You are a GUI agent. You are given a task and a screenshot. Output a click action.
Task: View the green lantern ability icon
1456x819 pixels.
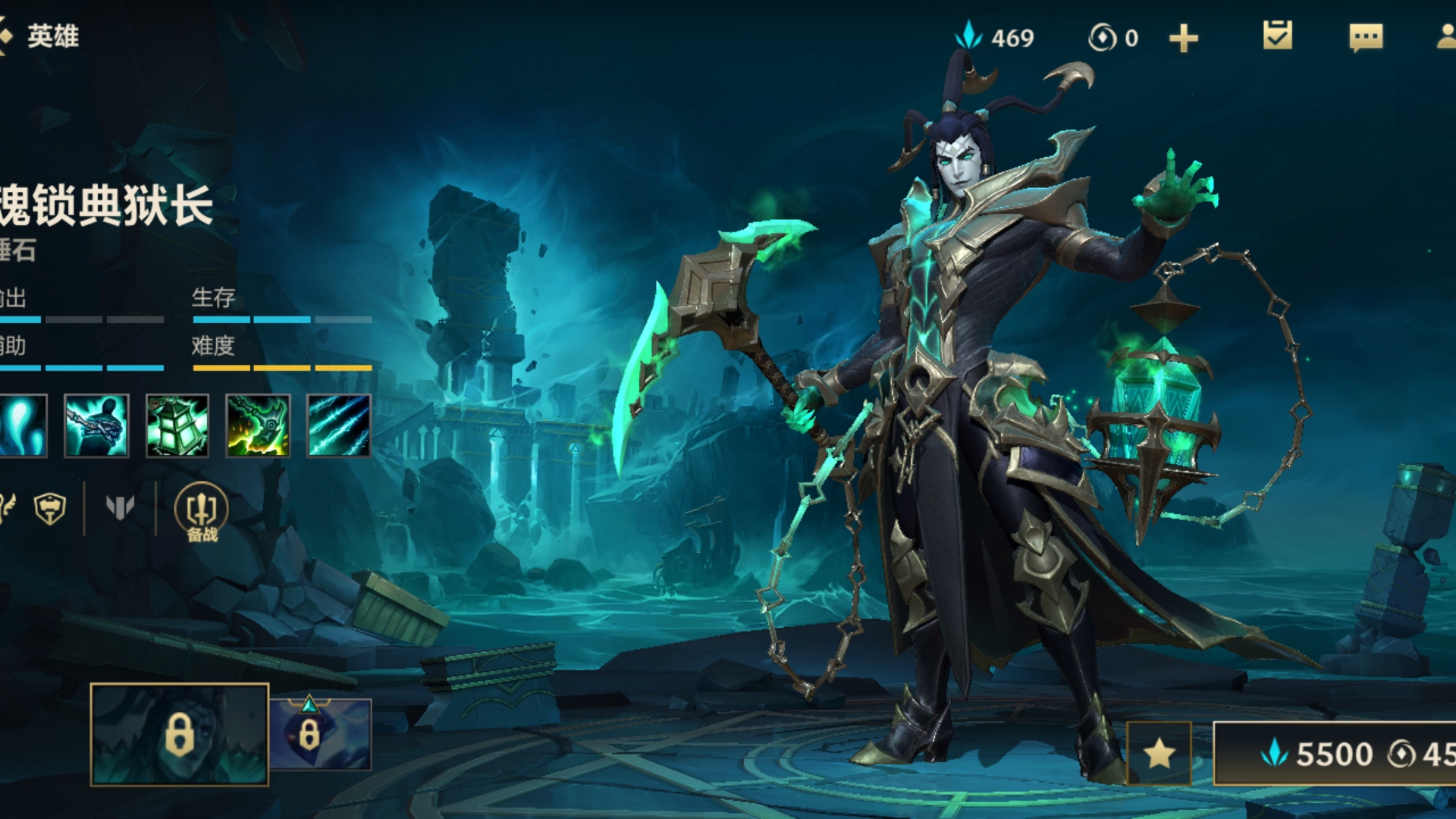coord(177,425)
